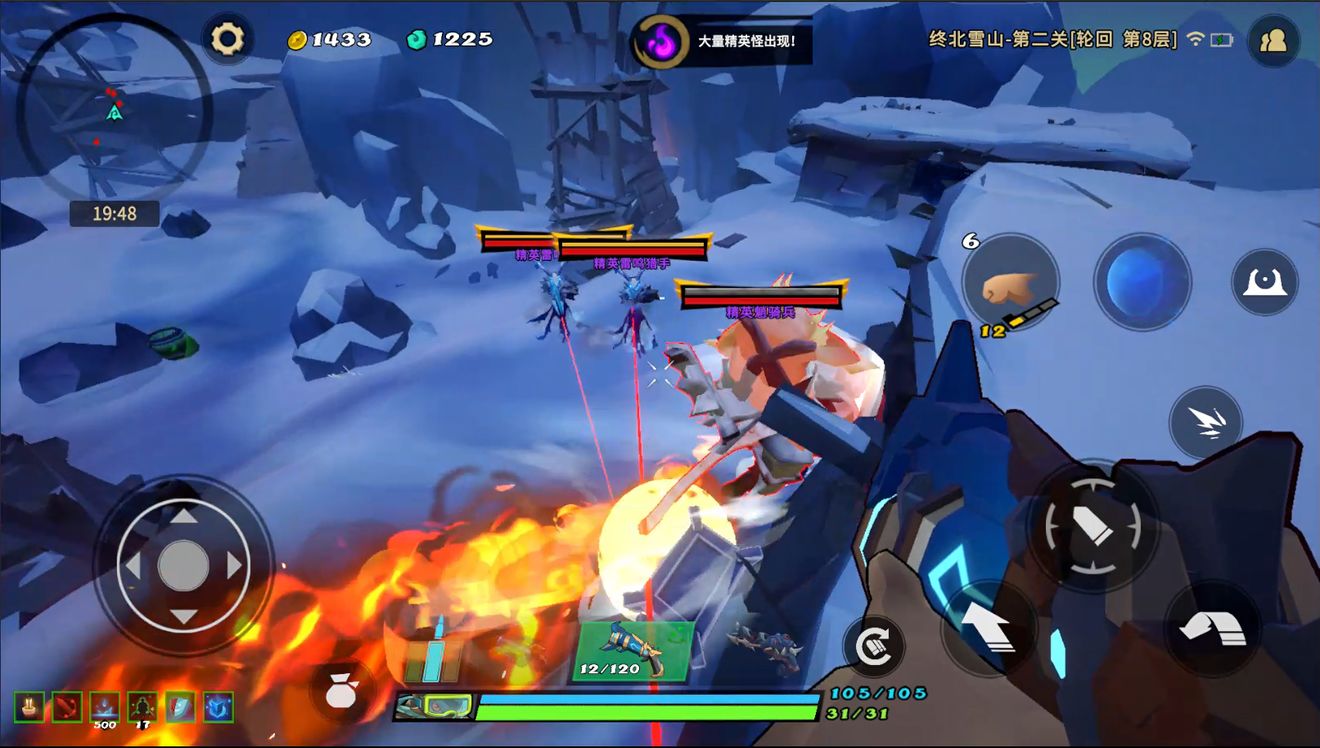Use the blue orb ability
This screenshot has height=748, width=1320.
[x=1142, y=282]
